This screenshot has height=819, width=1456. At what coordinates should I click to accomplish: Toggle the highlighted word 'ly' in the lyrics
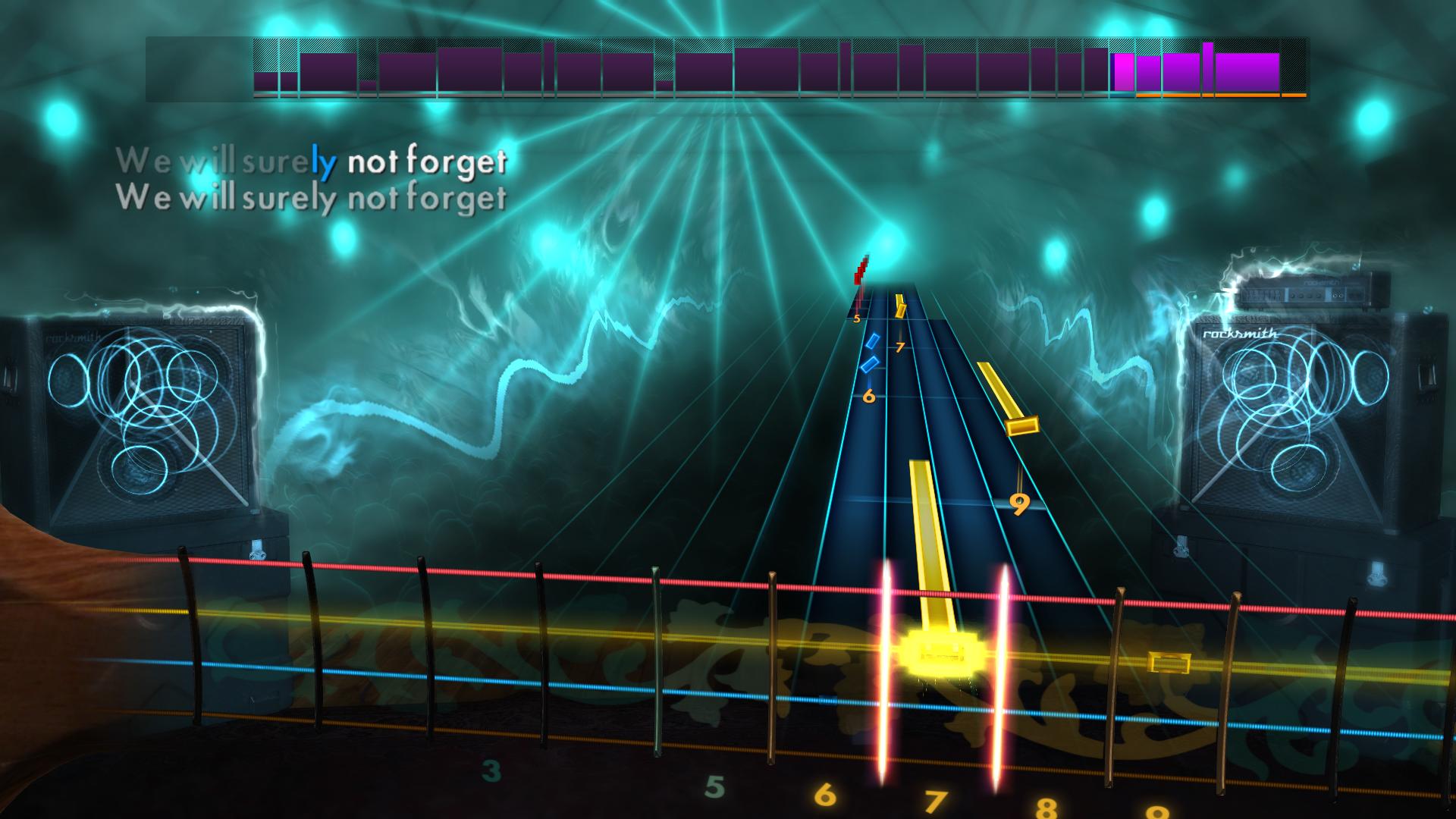[322, 162]
